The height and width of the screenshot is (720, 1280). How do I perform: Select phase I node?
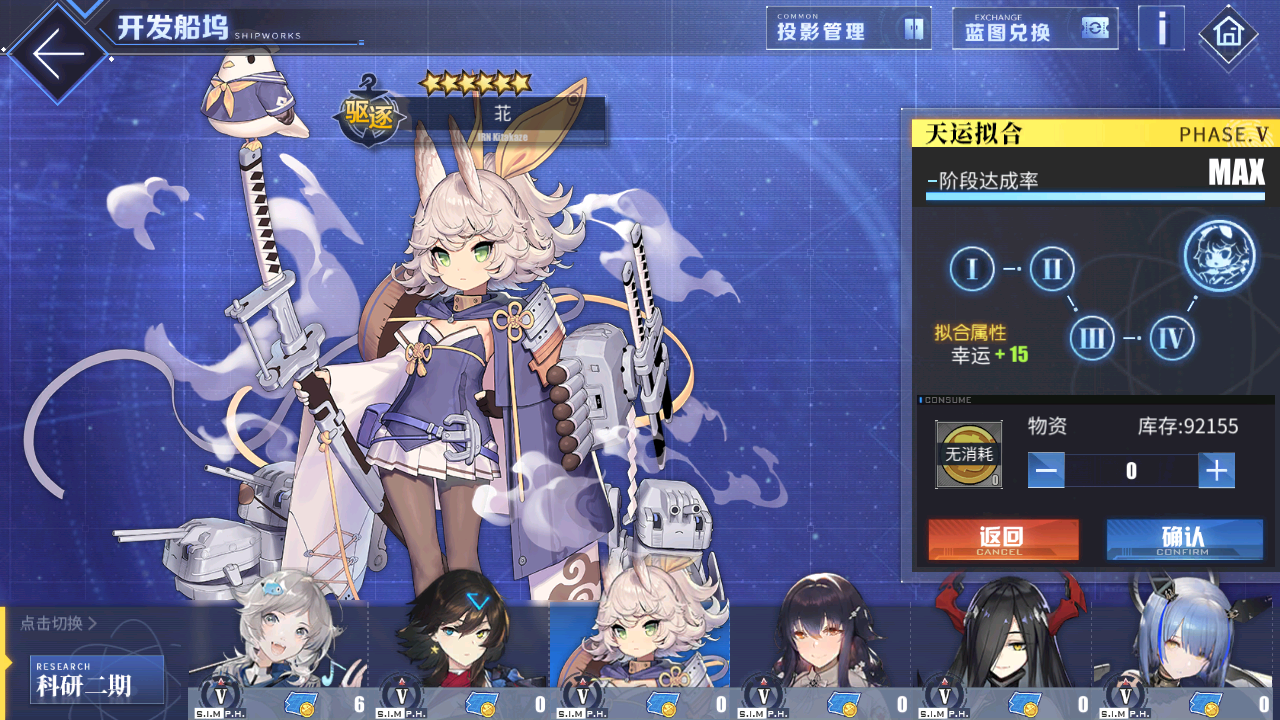[x=972, y=268]
